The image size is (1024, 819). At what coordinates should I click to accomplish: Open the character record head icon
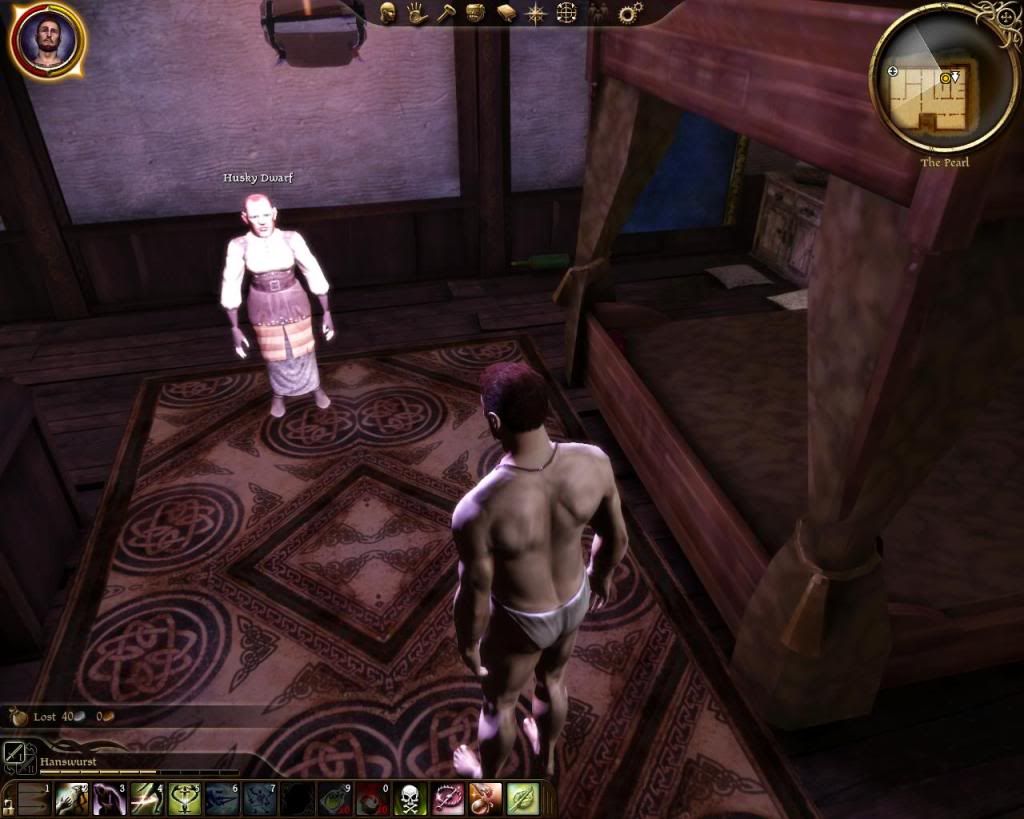click(x=388, y=13)
